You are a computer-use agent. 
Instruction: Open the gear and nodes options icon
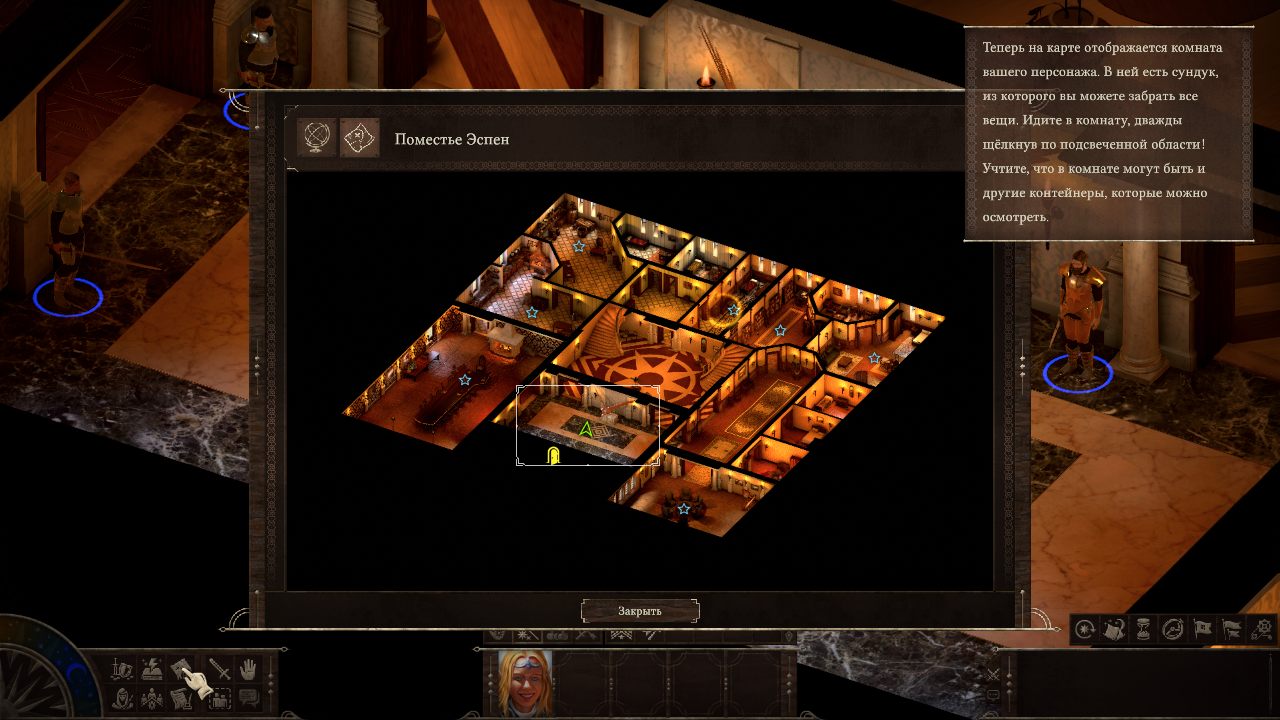coord(1262,629)
